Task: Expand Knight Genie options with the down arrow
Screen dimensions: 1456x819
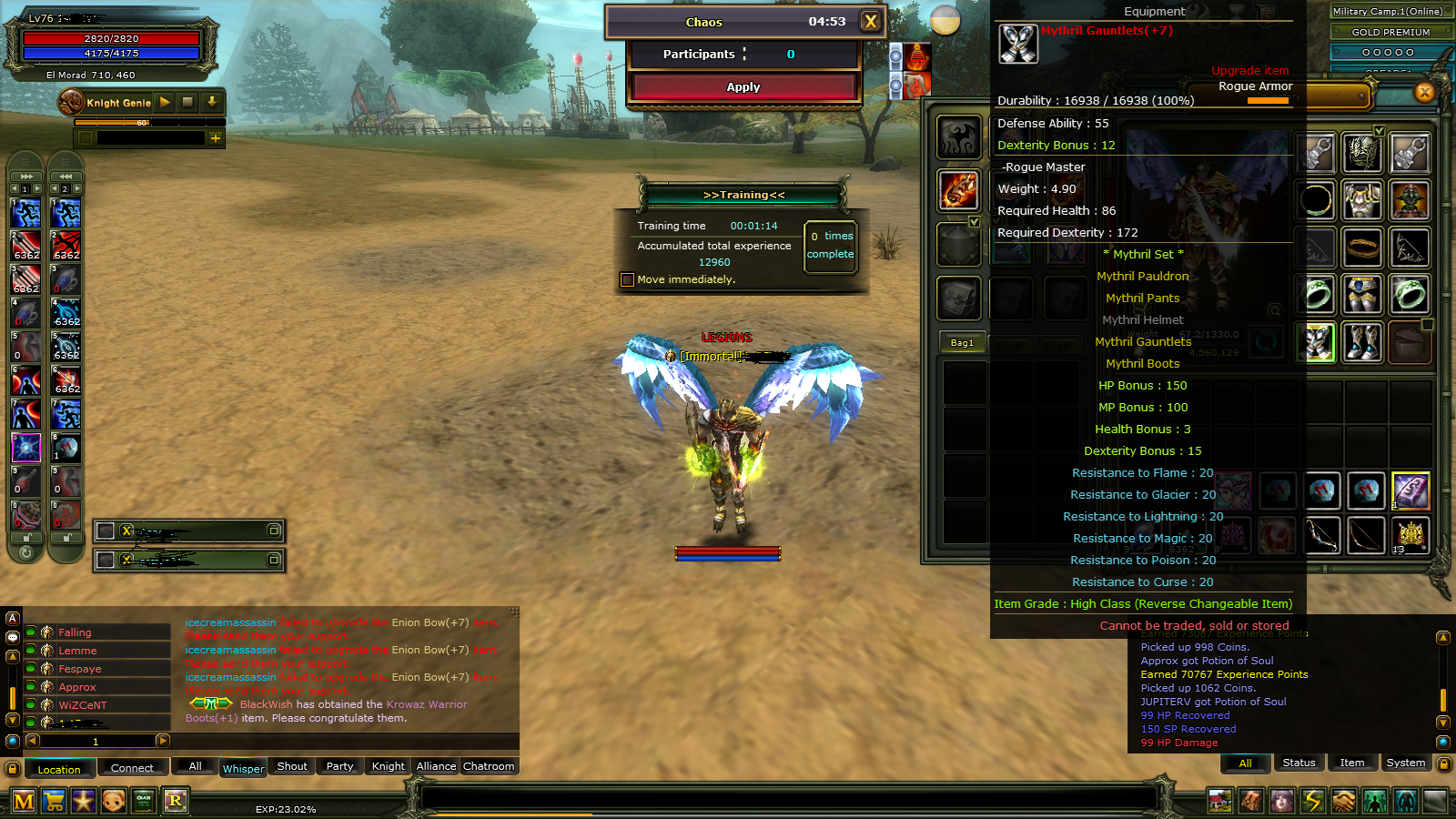Action: pyautogui.click(x=211, y=103)
